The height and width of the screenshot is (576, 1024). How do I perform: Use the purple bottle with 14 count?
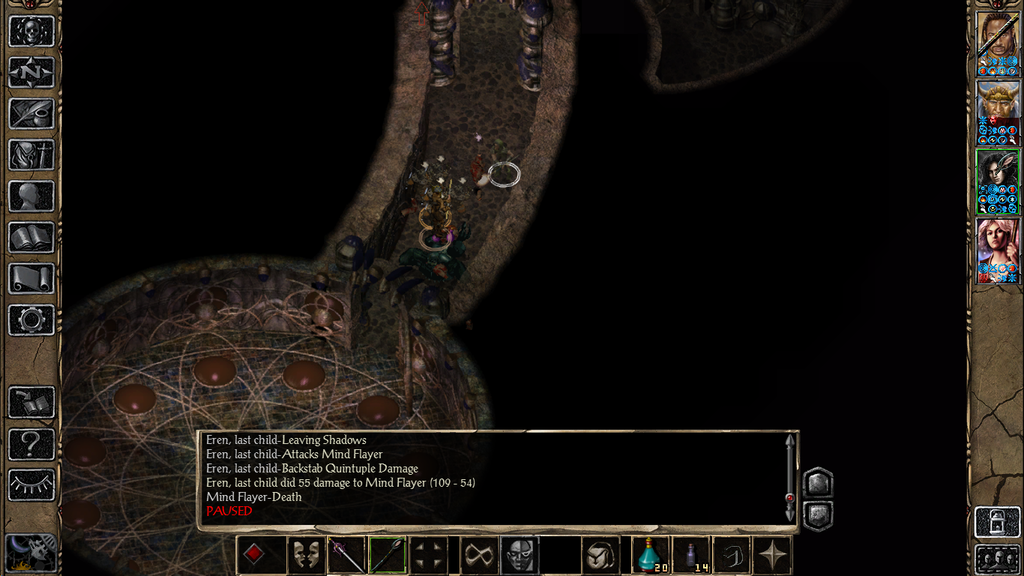691,555
